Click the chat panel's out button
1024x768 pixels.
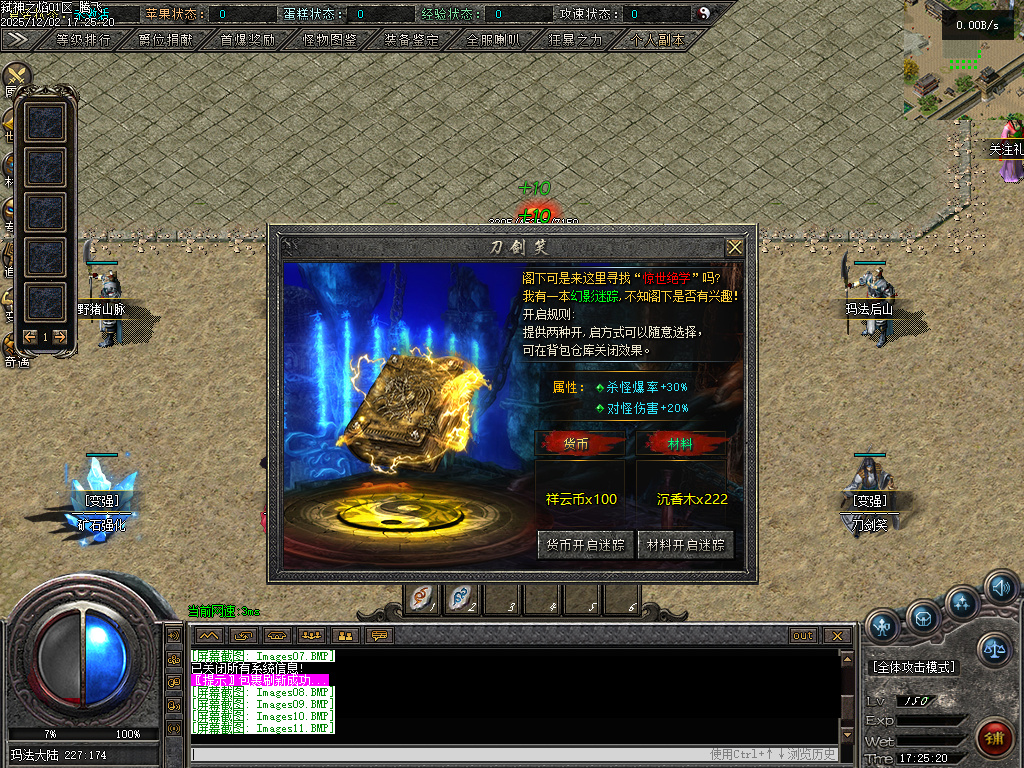point(803,635)
